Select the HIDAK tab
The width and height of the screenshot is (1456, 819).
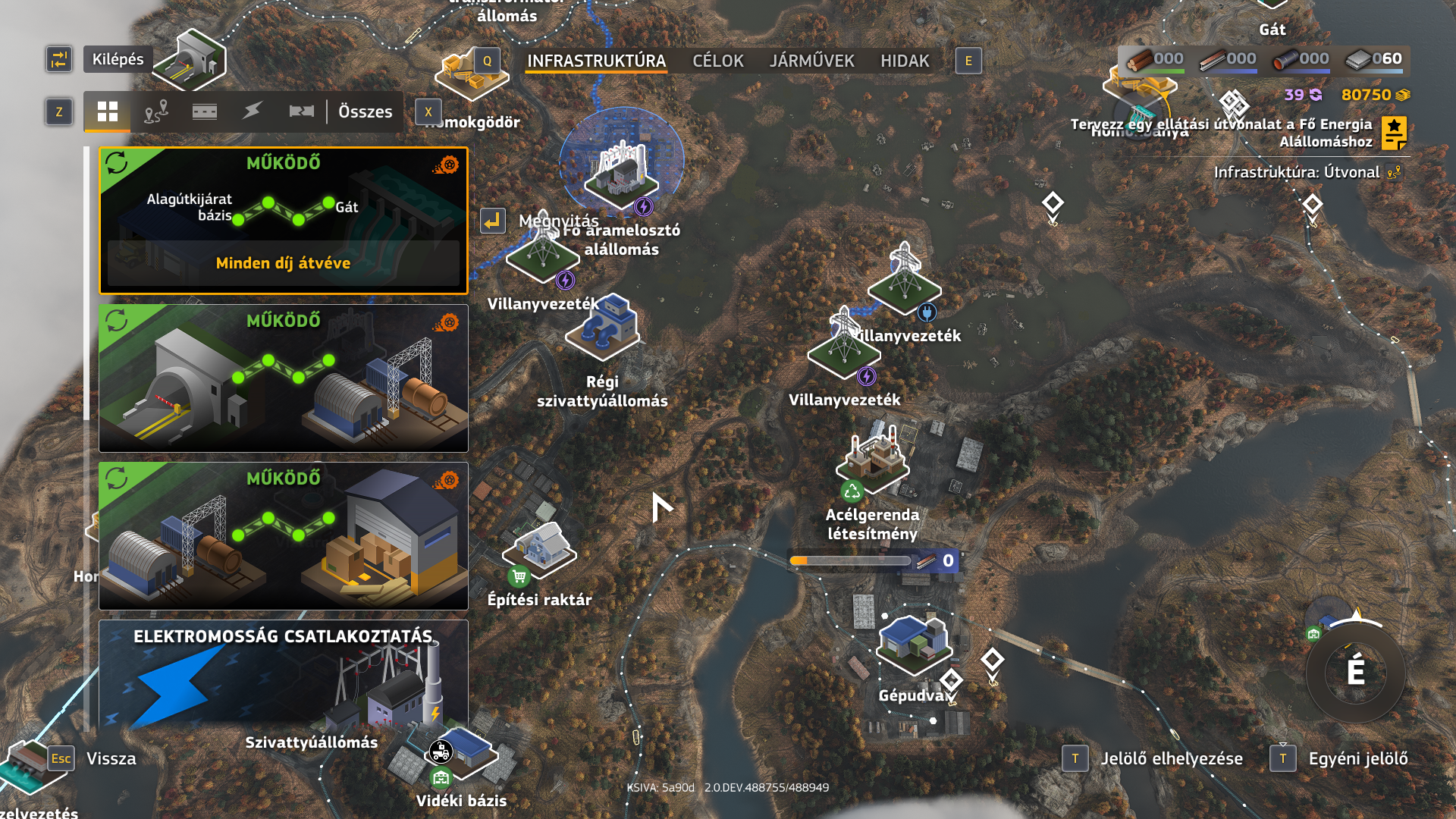905,61
